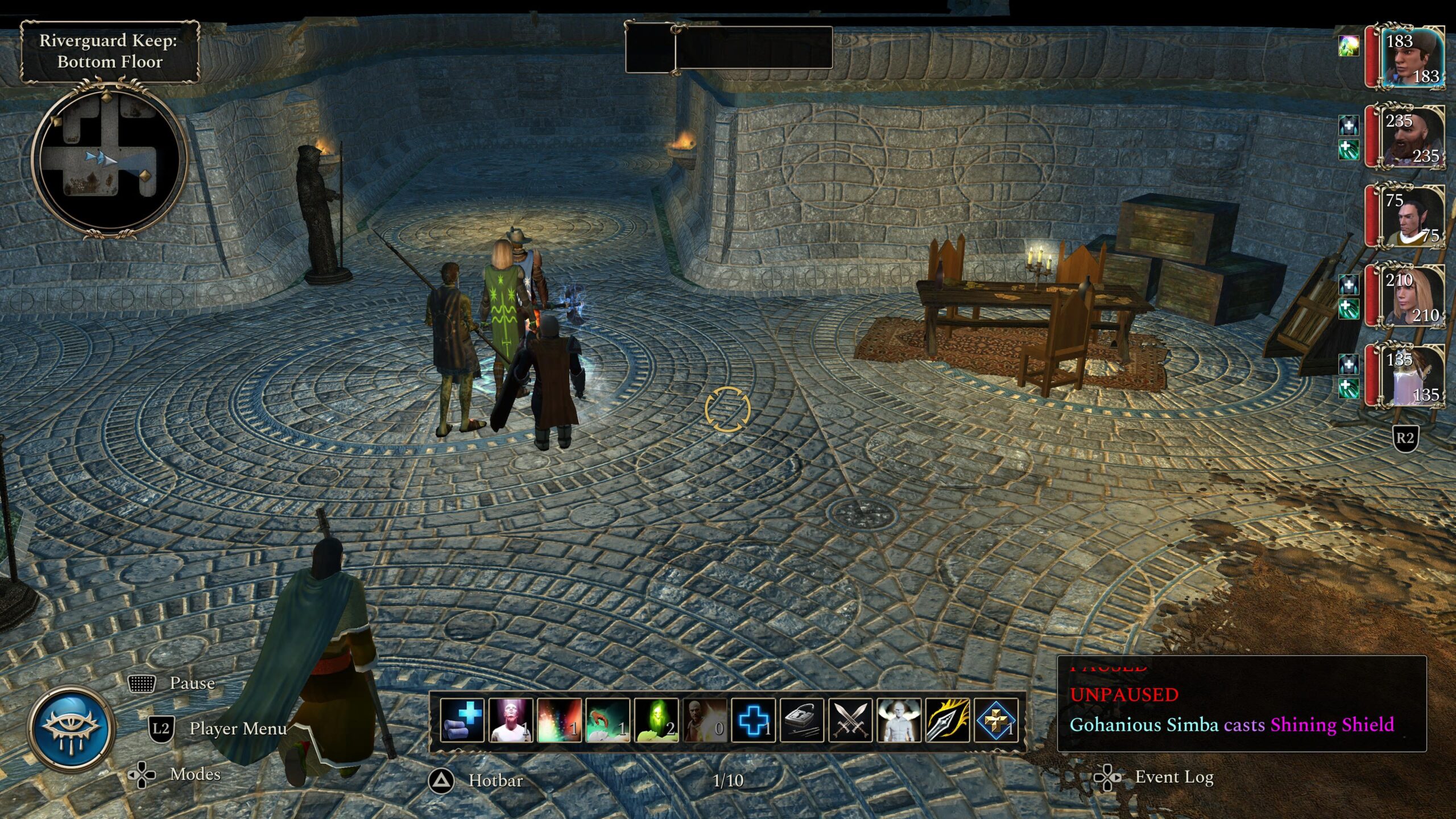The height and width of the screenshot is (819, 1456).
Task: Select the bald monk ability with zero uses
Action: pos(704,721)
